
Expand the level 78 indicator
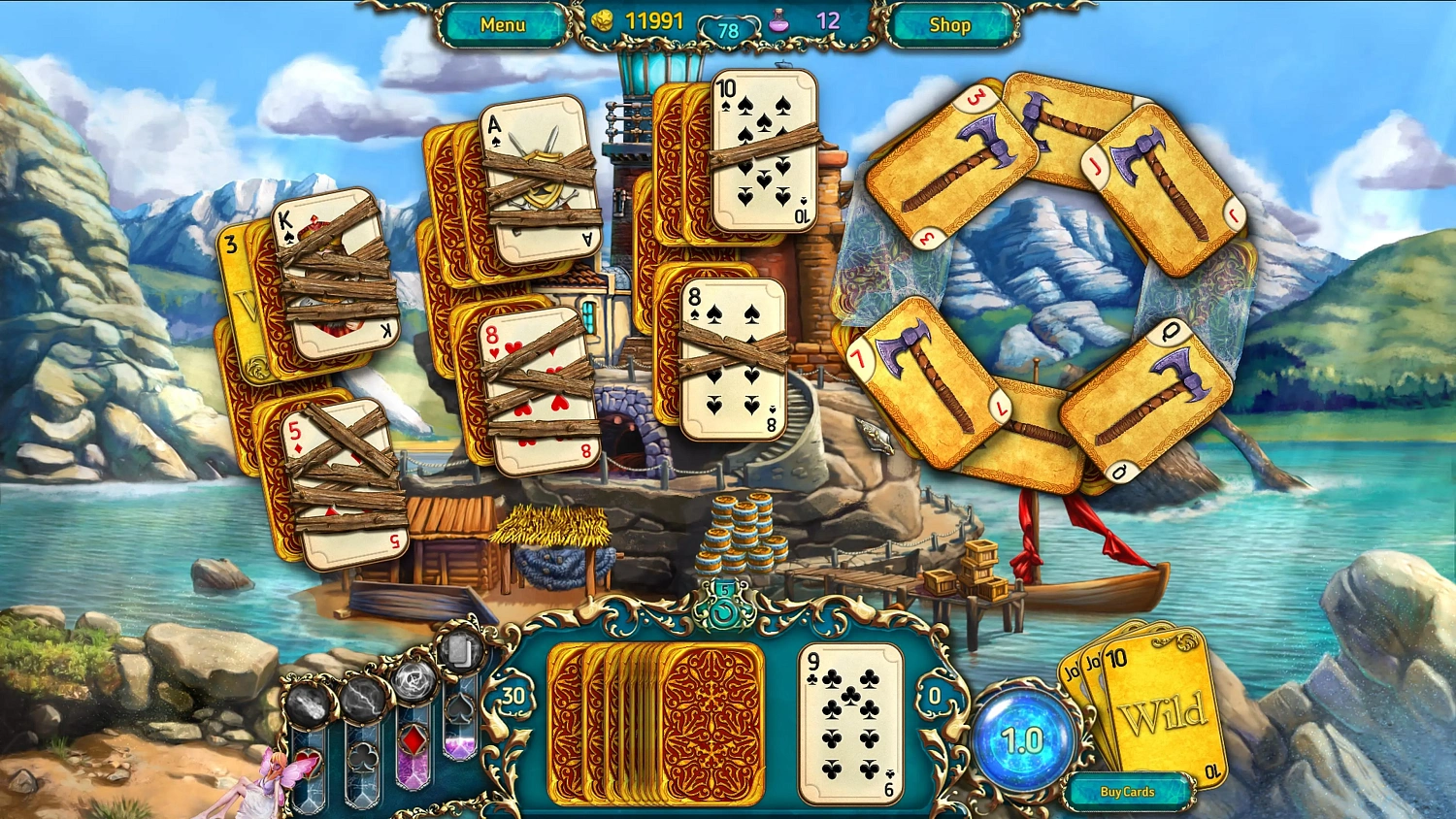point(729,29)
